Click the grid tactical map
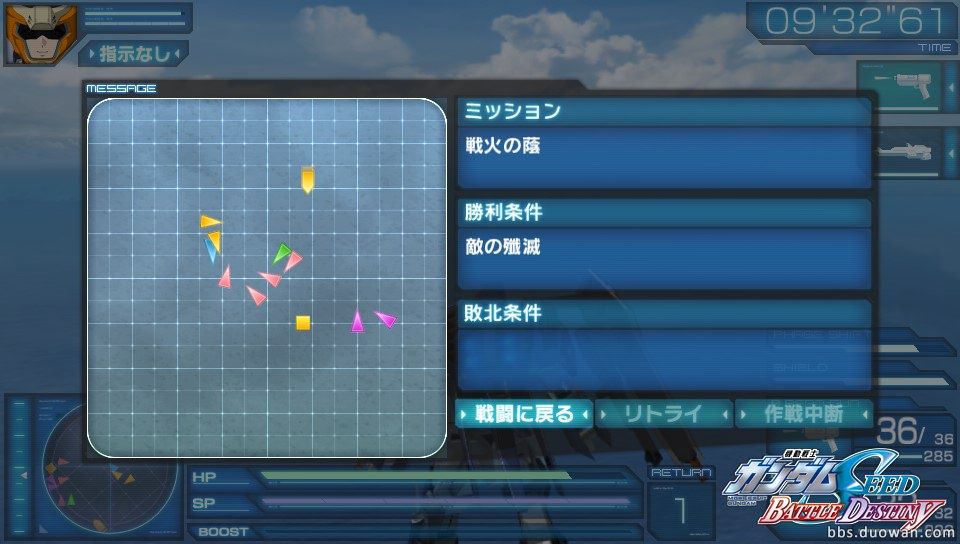 [x=267, y=277]
